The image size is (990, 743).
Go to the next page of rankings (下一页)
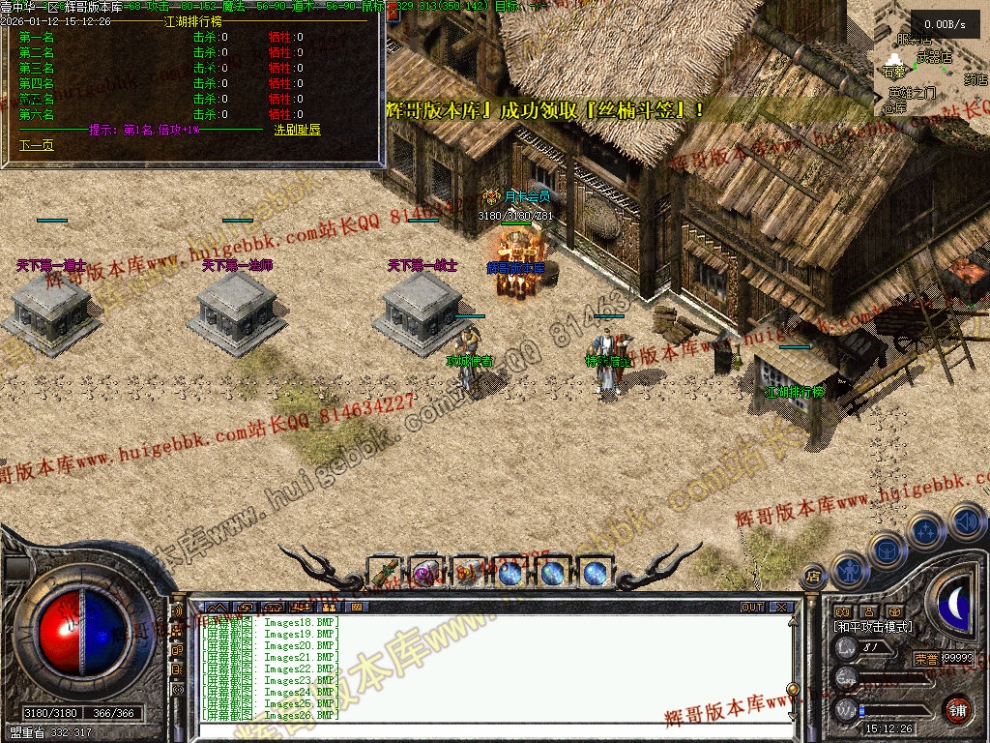tap(36, 145)
